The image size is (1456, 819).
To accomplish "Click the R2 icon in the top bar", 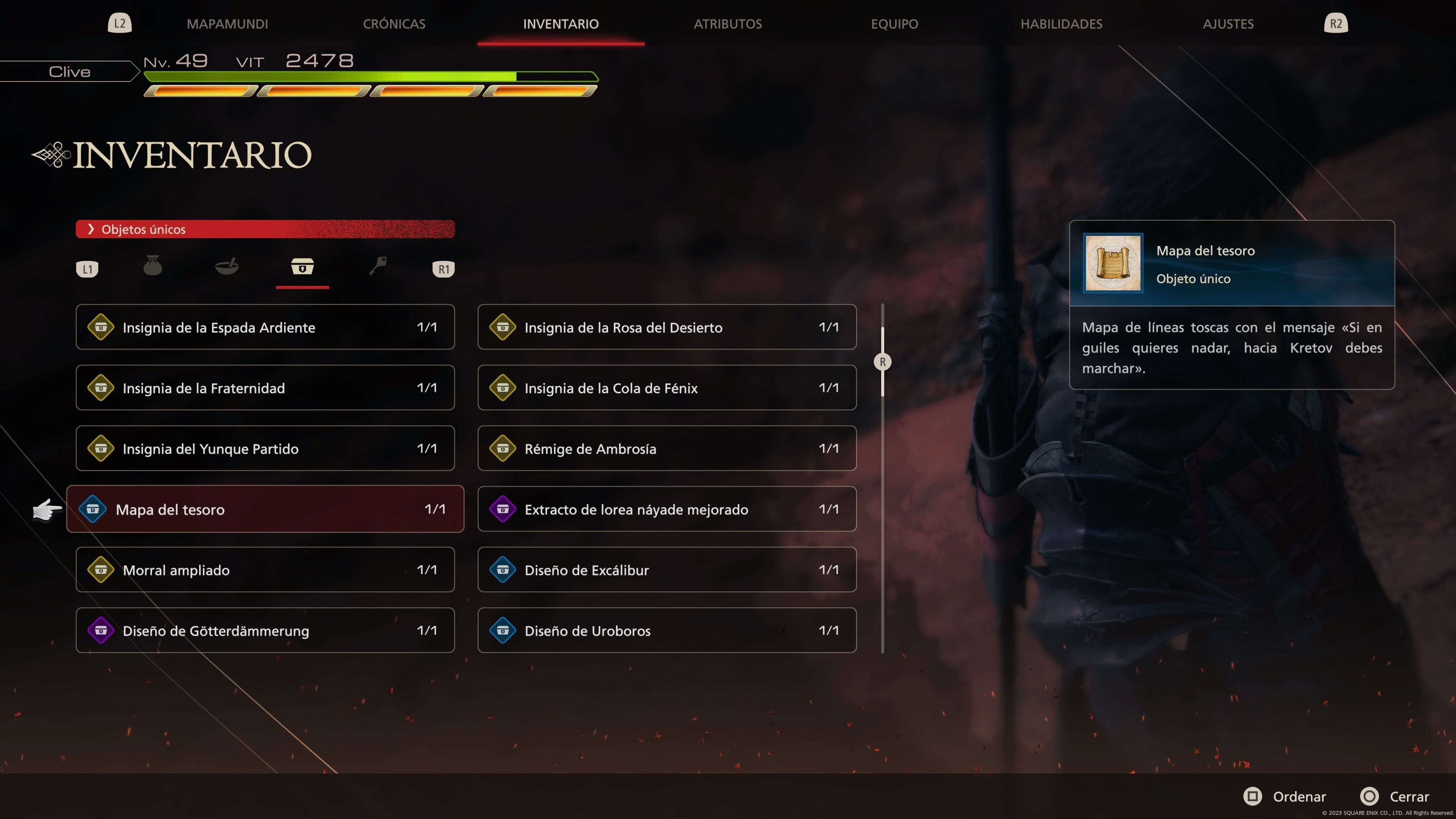I will pyautogui.click(x=1336, y=23).
